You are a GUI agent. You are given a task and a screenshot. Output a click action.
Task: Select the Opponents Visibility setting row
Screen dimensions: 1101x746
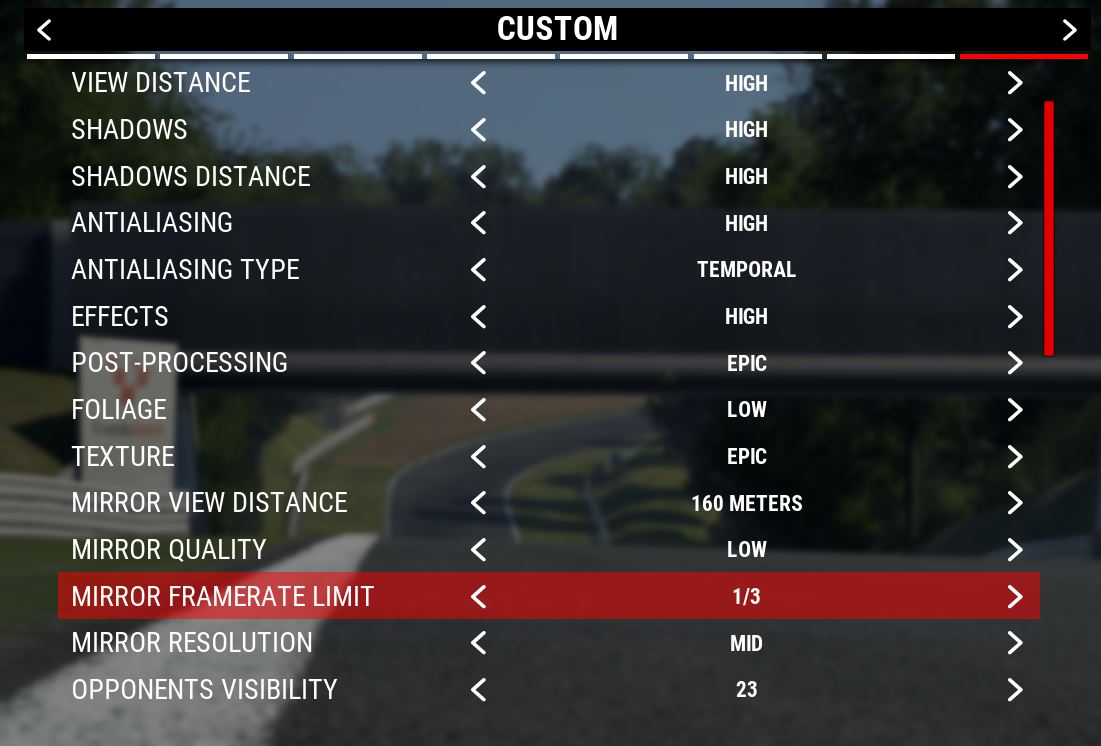coord(205,690)
